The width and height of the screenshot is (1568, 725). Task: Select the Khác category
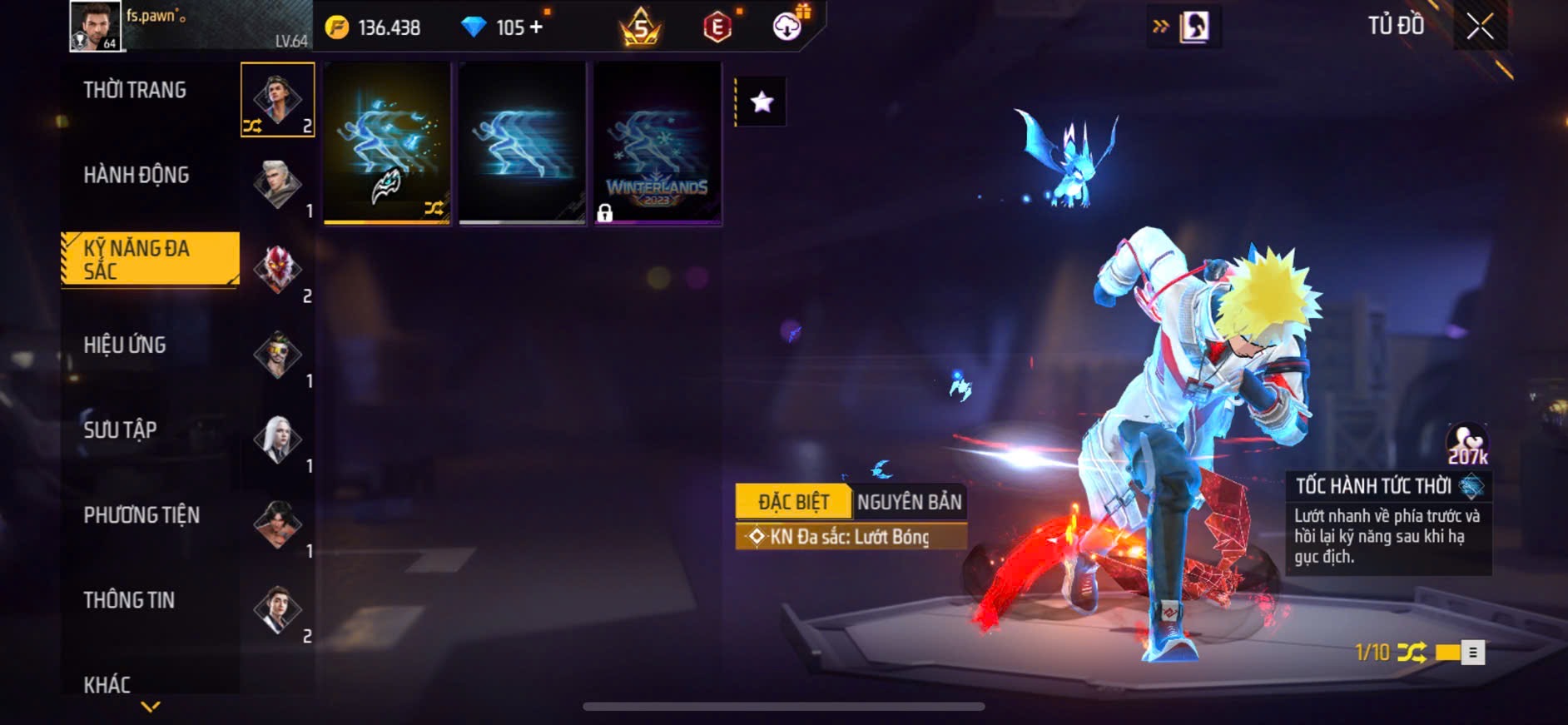pos(107,684)
